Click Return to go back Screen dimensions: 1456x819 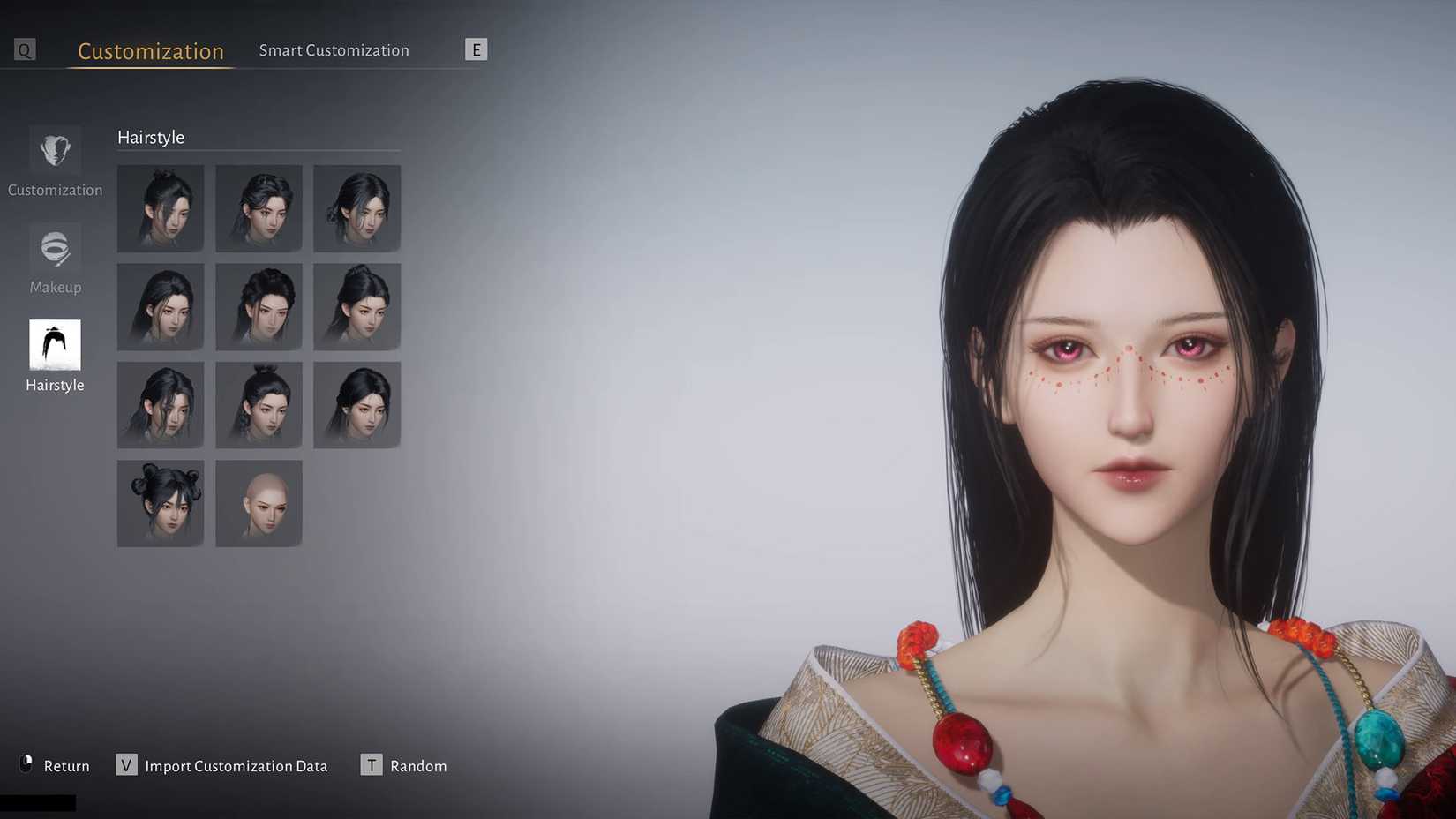pyautogui.click(x=55, y=765)
